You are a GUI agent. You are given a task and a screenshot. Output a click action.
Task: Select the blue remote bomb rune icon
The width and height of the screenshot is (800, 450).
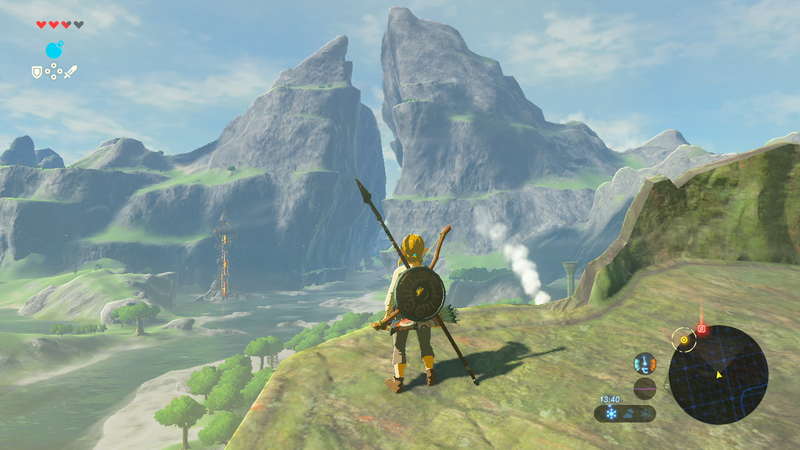coord(54,50)
